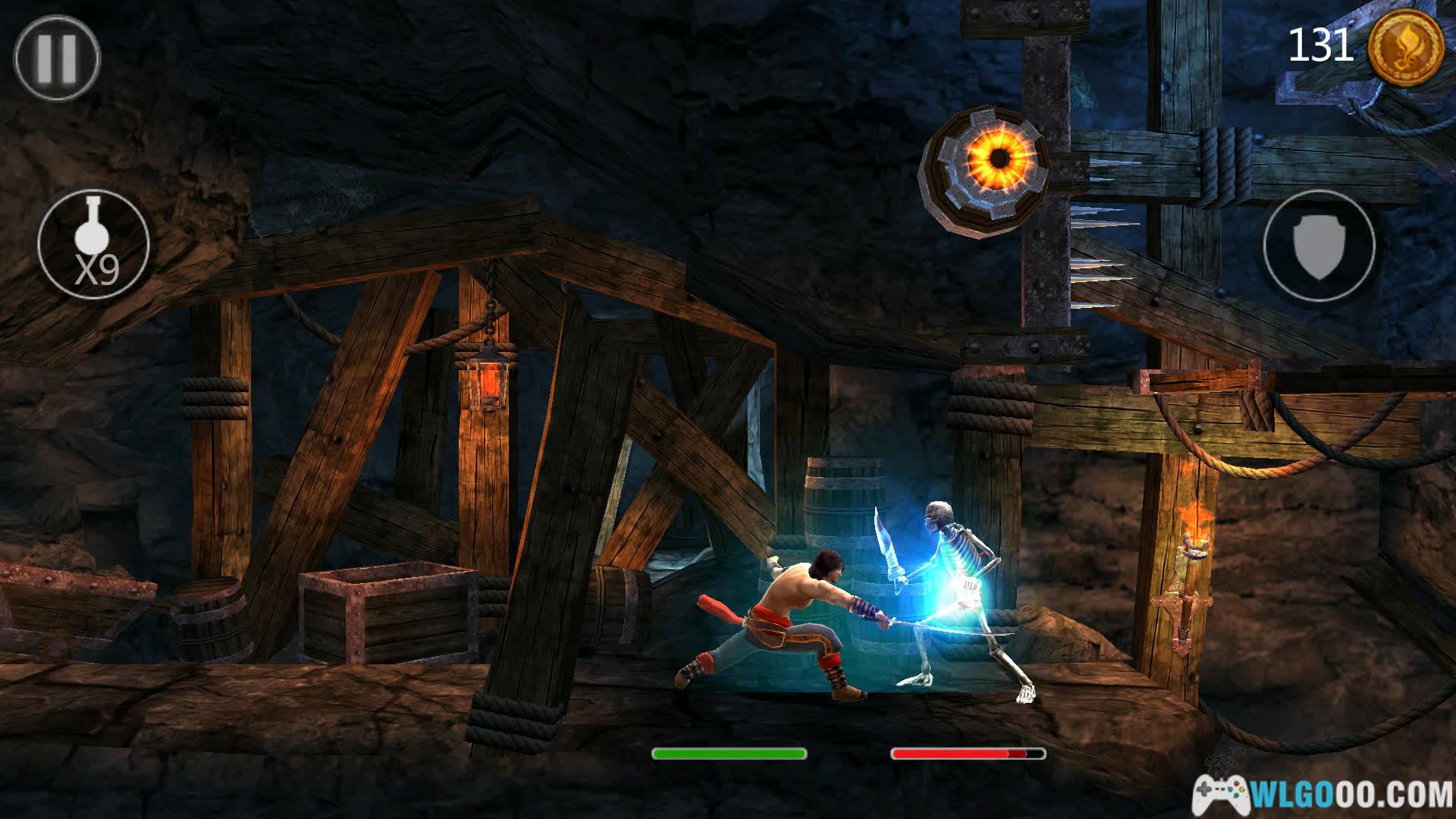Activate the shield block button
Image resolution: width=1456 pixels, height=819 pixels.
click(x=1319, y=245)
